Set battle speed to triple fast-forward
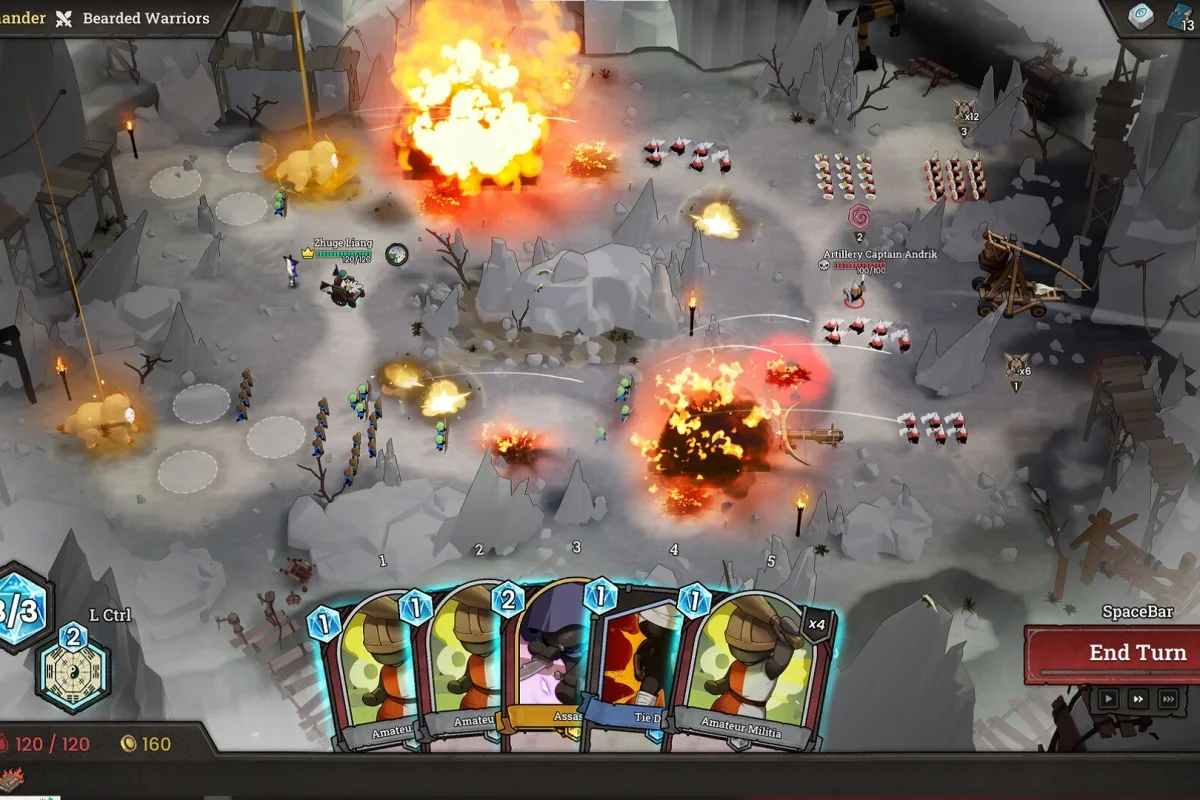Viewport: 1200px width, 800px height. coord(1168,699)
